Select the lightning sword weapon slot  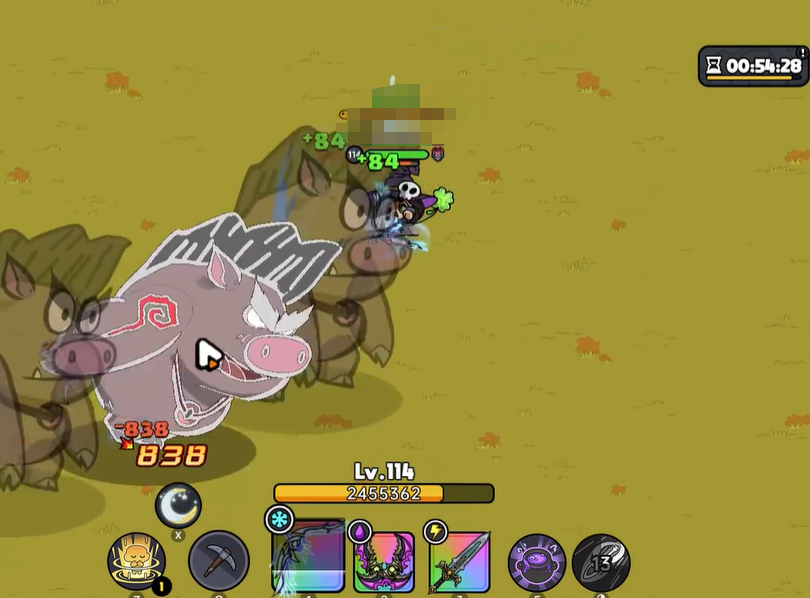460,562
